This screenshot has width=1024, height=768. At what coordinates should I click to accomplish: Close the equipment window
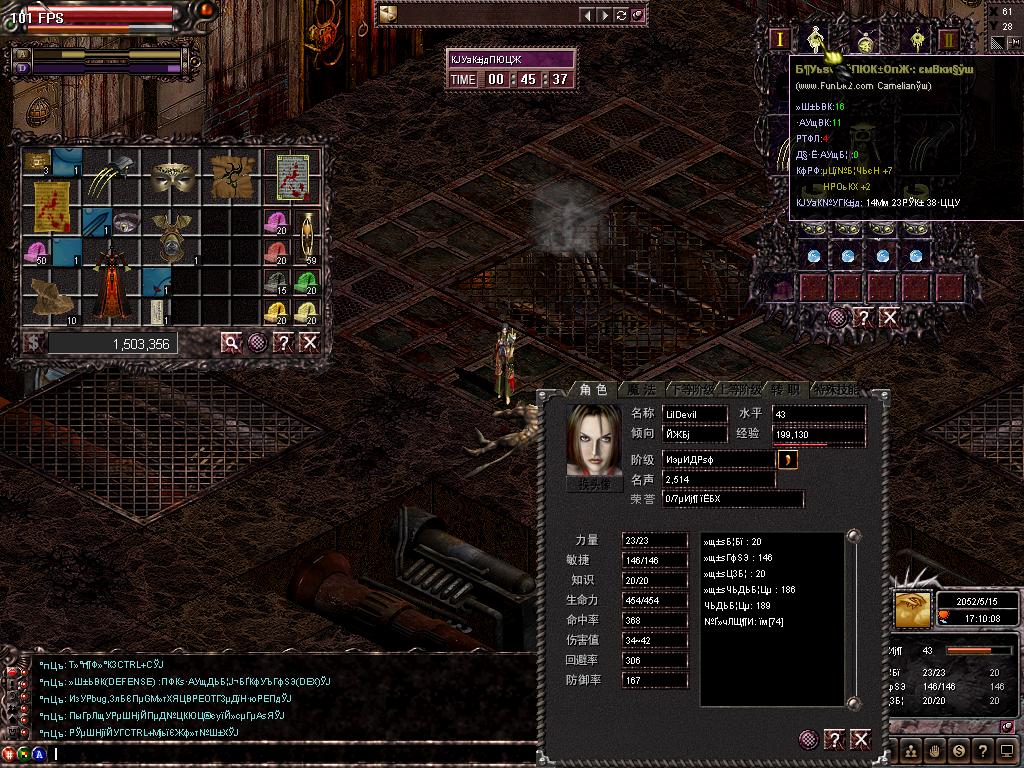(889, 317)
